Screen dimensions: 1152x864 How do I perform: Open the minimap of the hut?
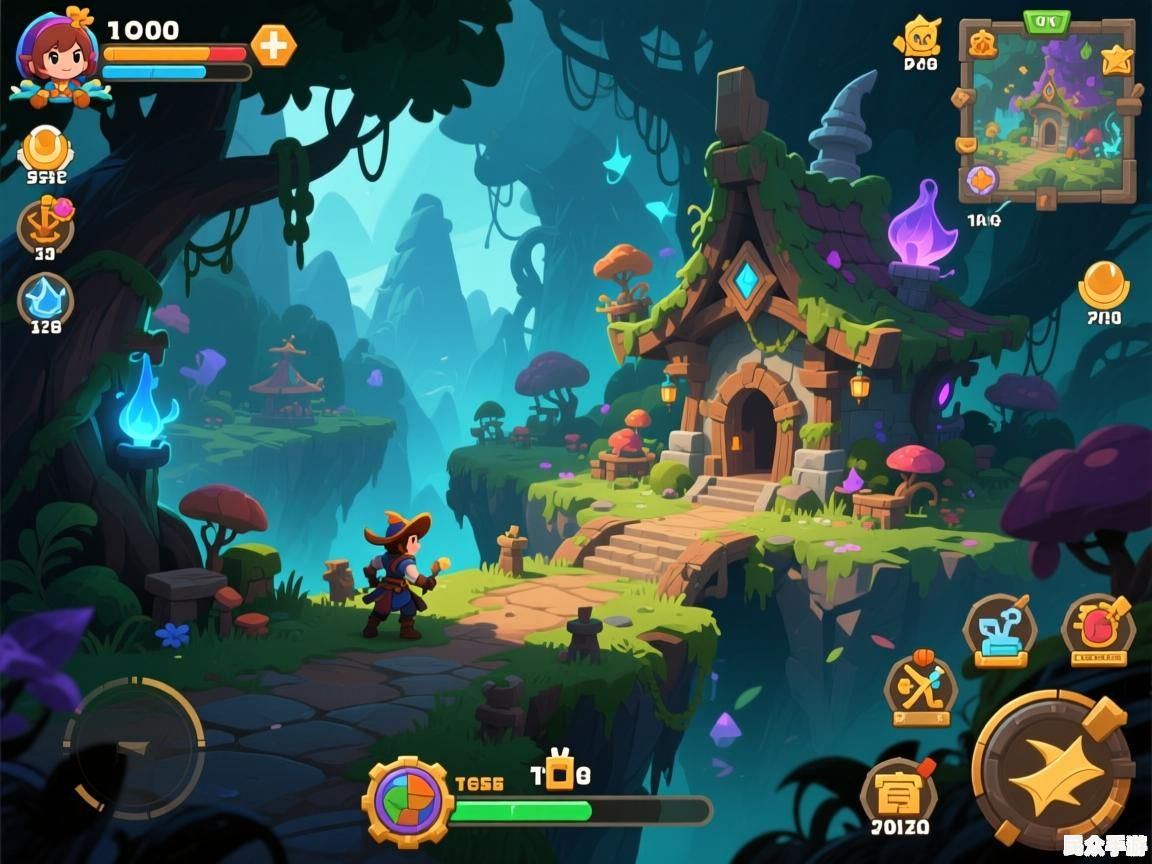1047,115
